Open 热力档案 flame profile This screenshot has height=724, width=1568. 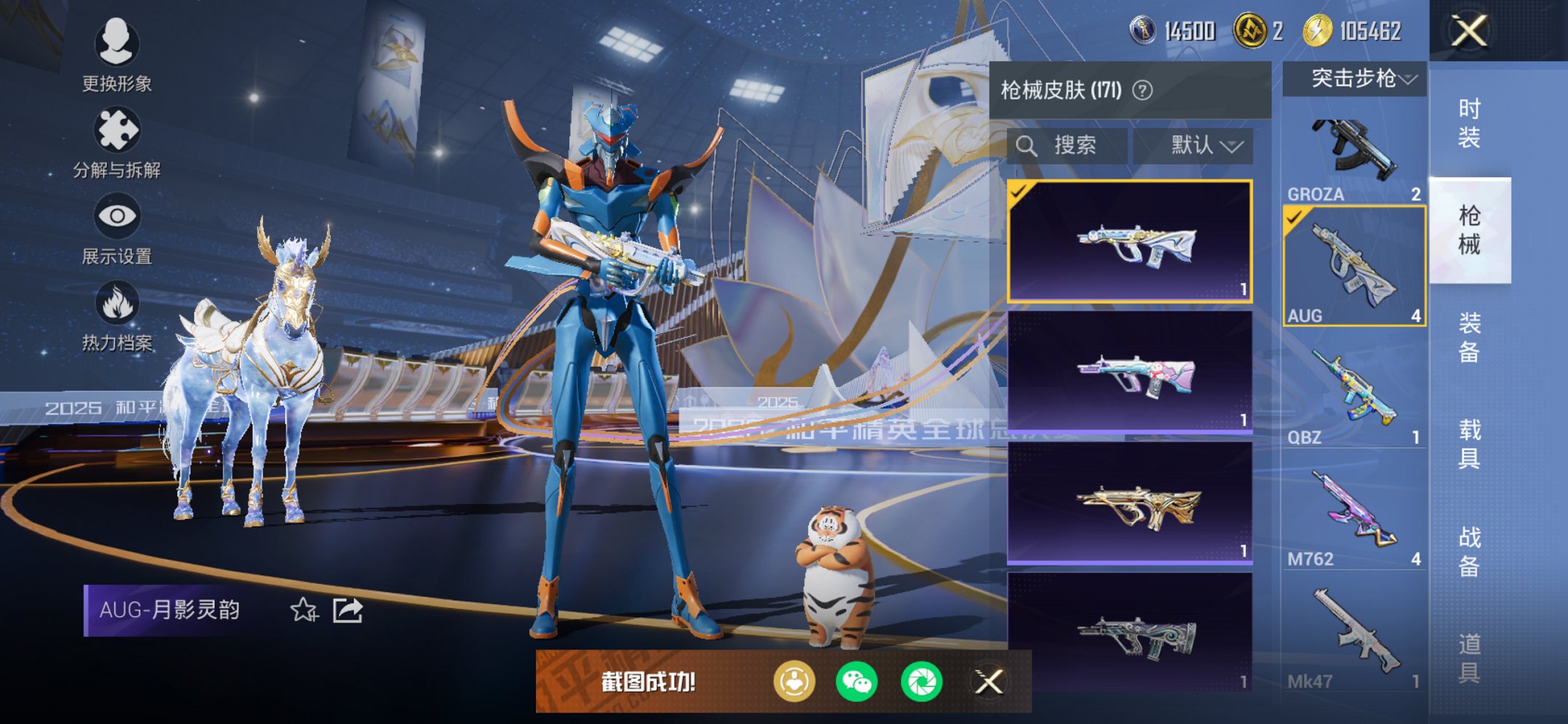117,315
